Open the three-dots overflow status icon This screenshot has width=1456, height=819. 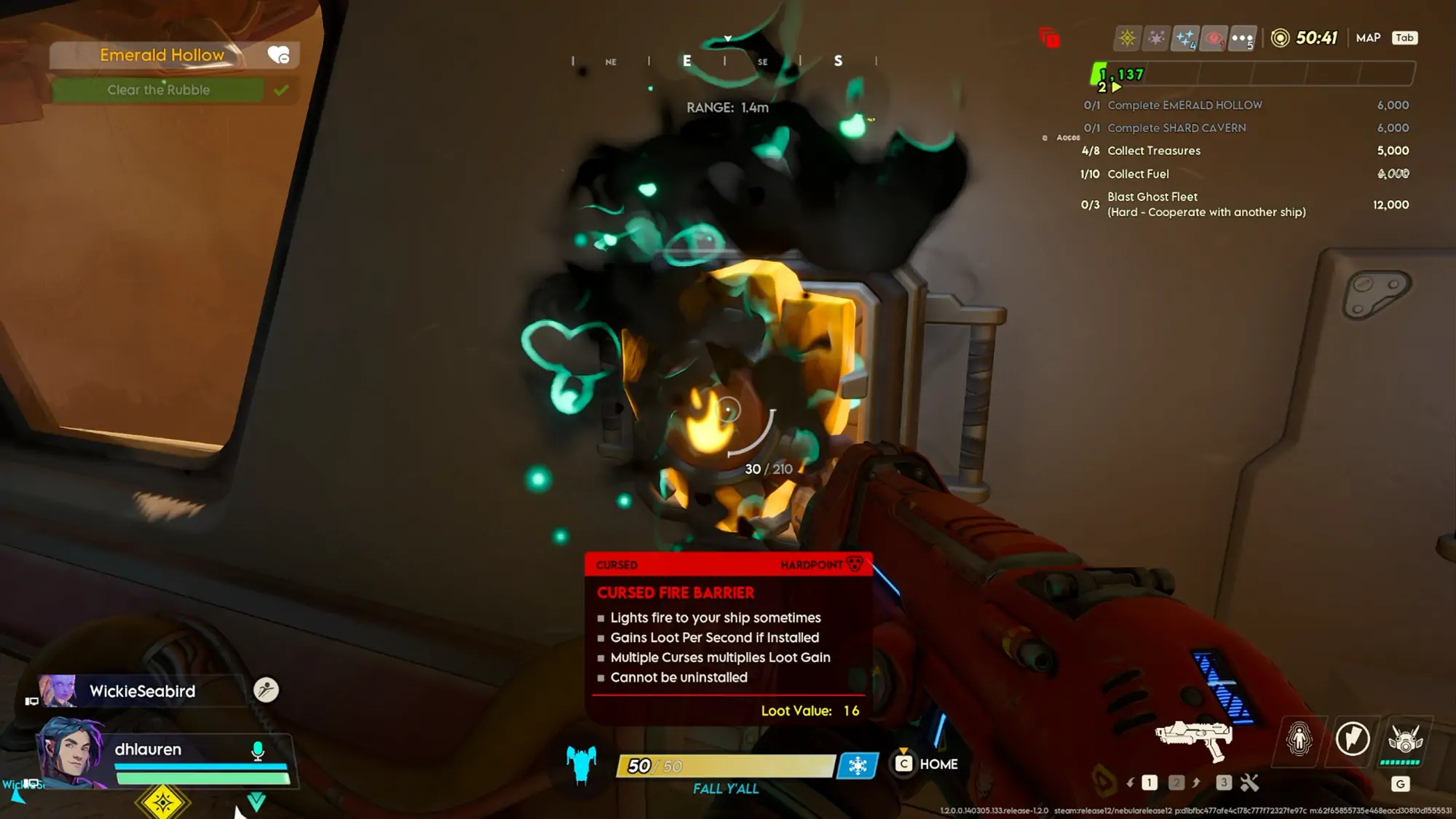(x=1242, y=38)
